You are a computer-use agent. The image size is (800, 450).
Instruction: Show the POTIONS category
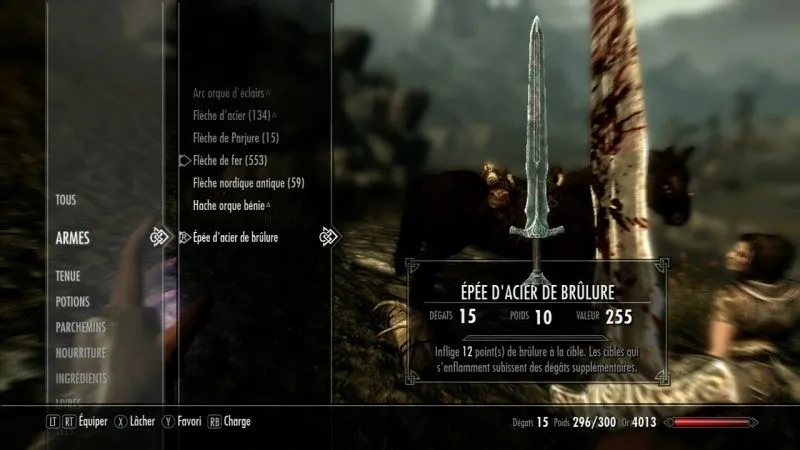click(x=73, y=302)
